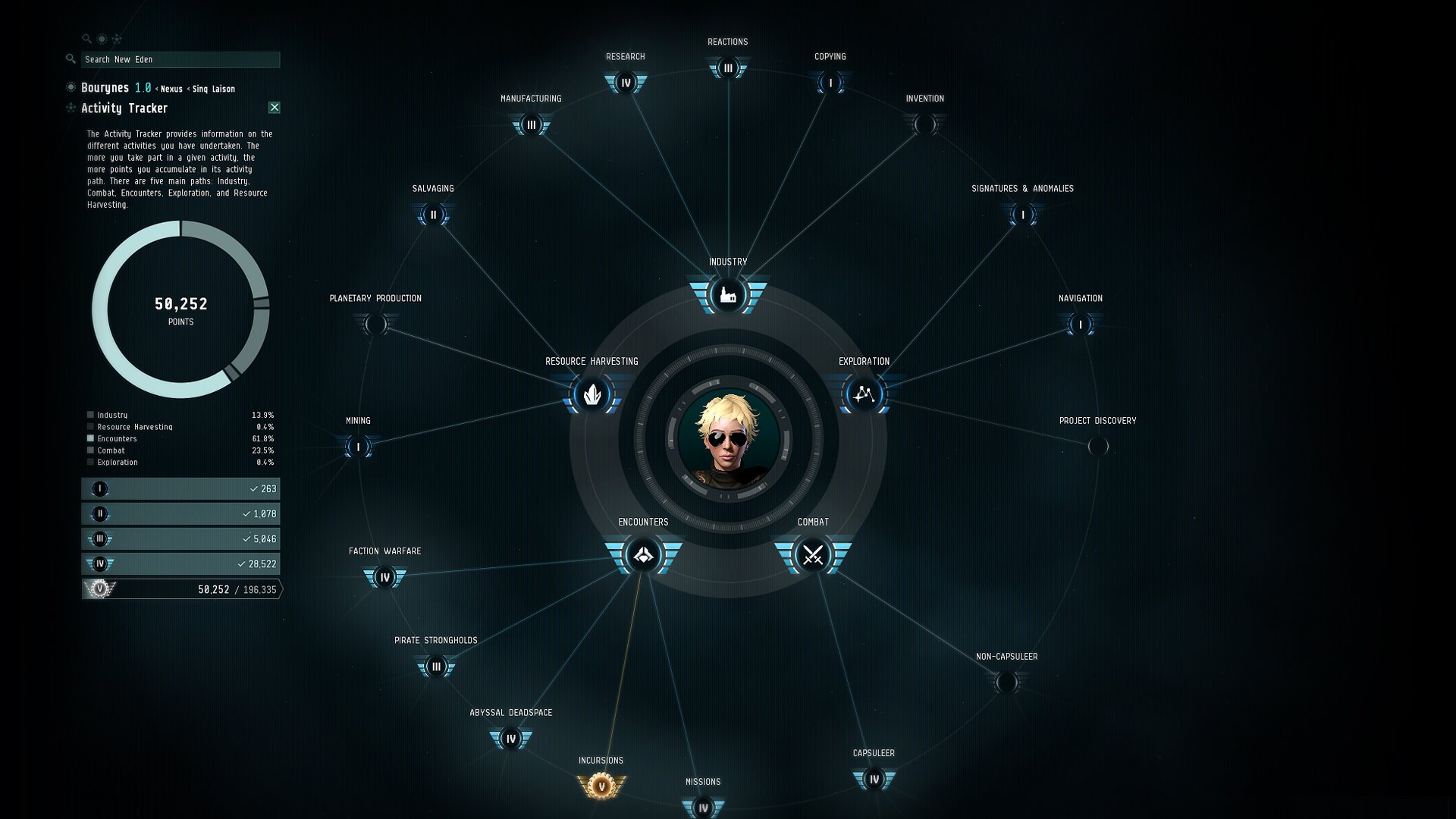The height and width of the screenshot is (819, 1456).
Task: Click the Reactions activity node
Action: tap(728, 68)
